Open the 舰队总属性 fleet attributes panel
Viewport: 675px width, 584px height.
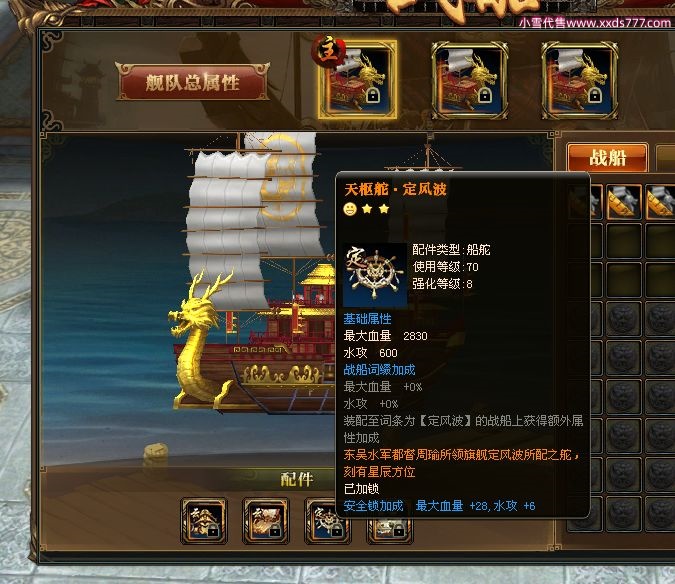click(193, 83)
